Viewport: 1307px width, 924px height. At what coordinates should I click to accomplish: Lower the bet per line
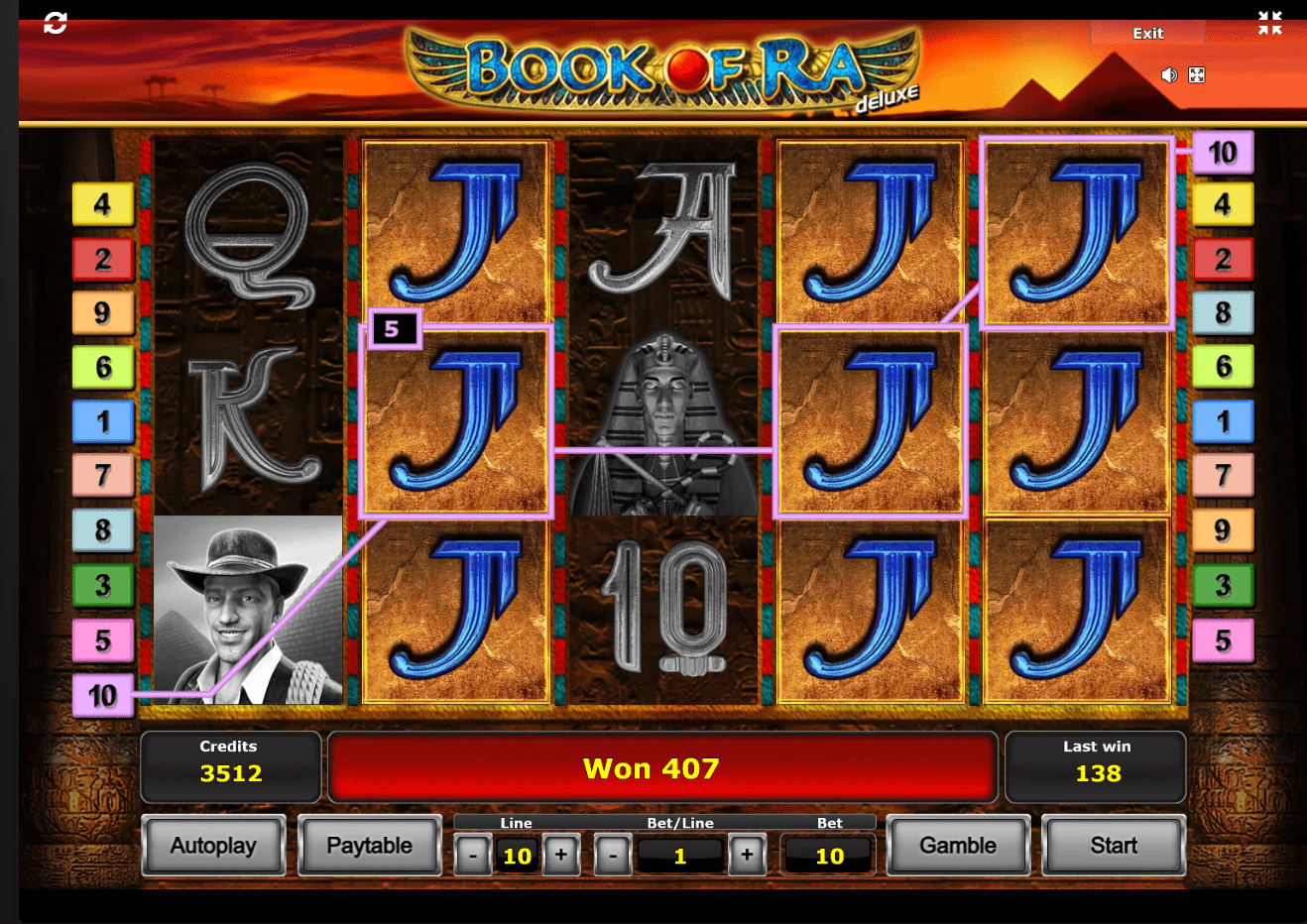tap(613, 855)
